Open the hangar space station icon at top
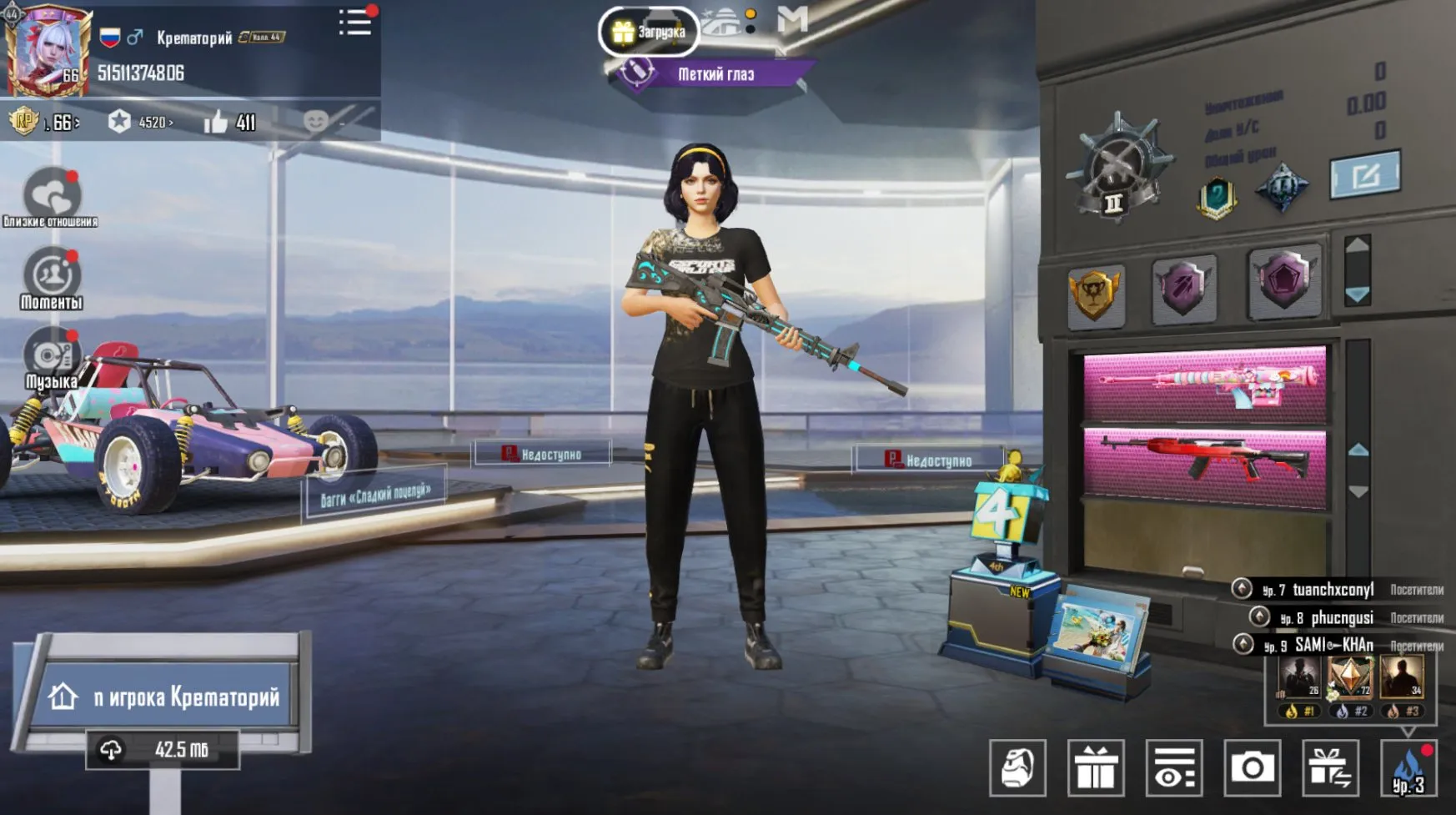Viewport: 1456px width, 815px height. (721, 23)
